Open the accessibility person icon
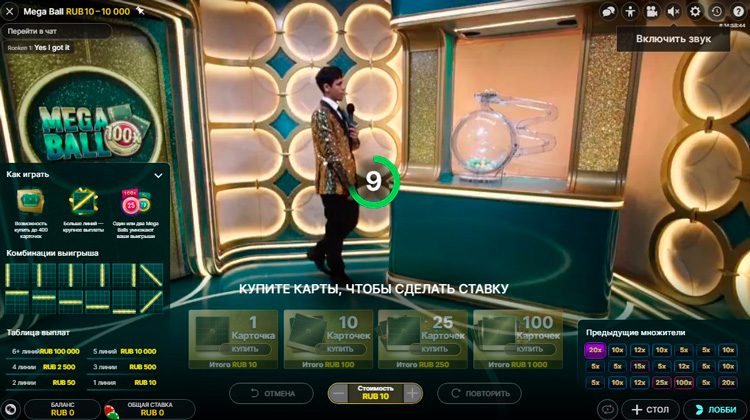 pos(630,11)
